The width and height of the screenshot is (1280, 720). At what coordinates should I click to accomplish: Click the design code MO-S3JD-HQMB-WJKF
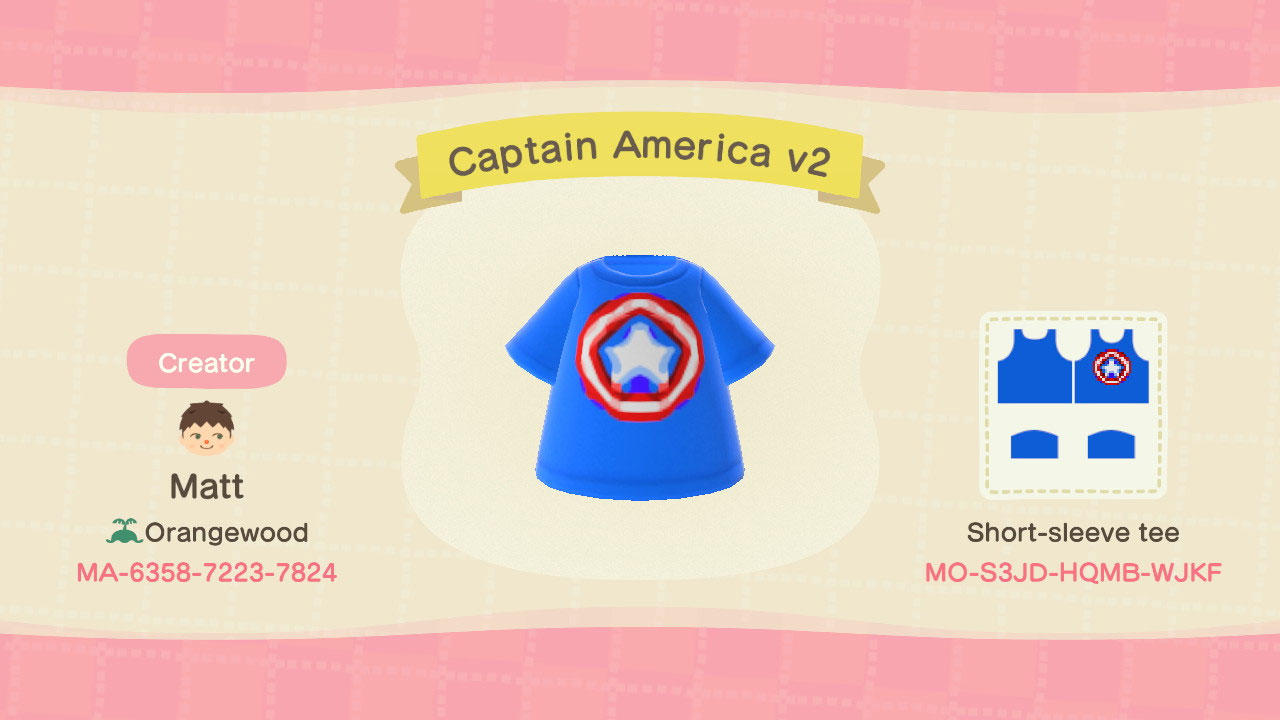[1073, 573]
